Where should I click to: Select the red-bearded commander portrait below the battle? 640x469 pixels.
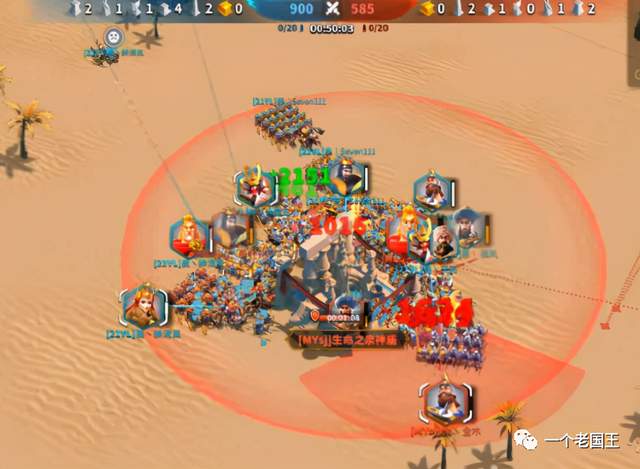440,401
